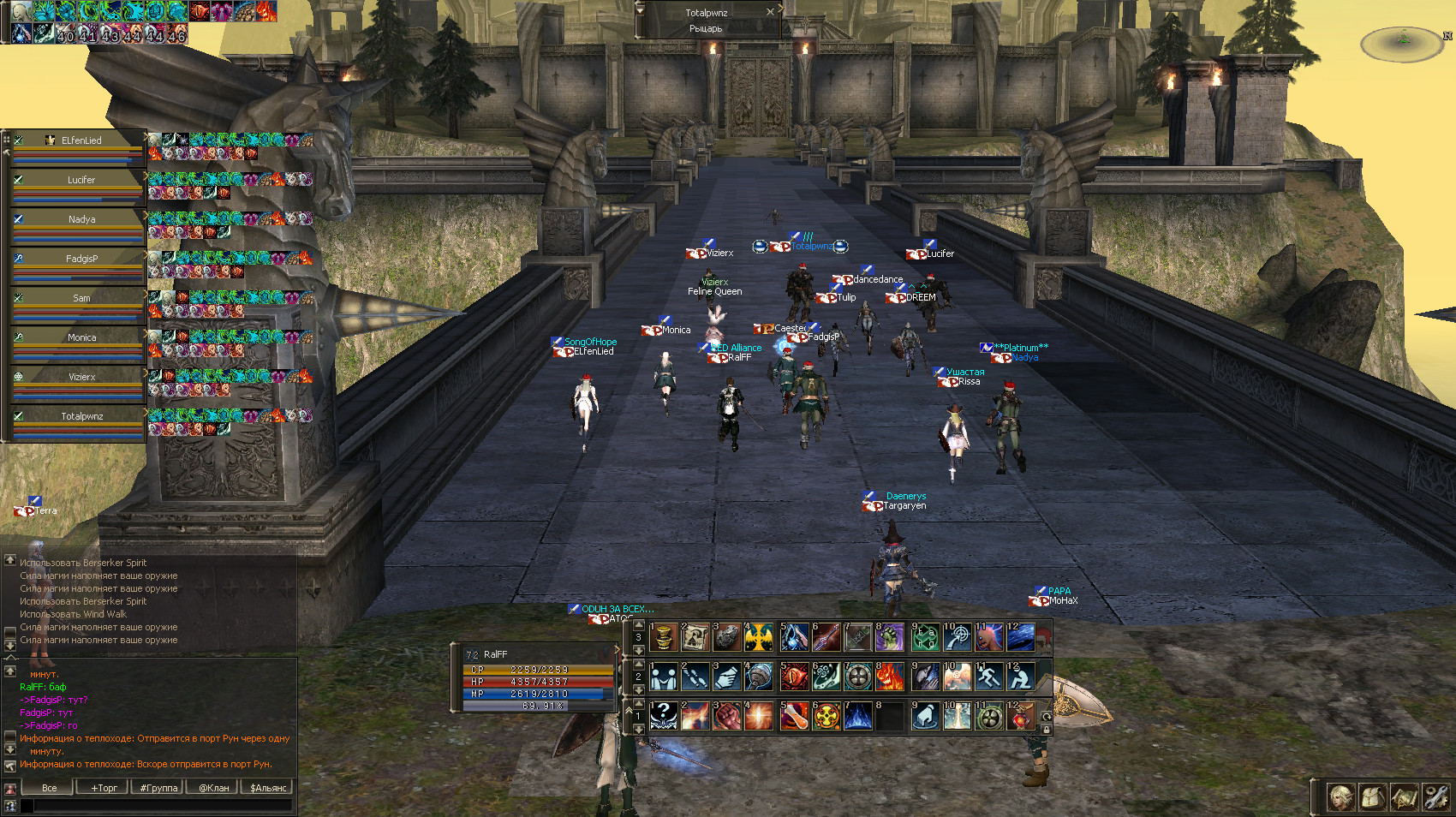Select party member ELfenLied
The image size is (1456, 817).
81,140
